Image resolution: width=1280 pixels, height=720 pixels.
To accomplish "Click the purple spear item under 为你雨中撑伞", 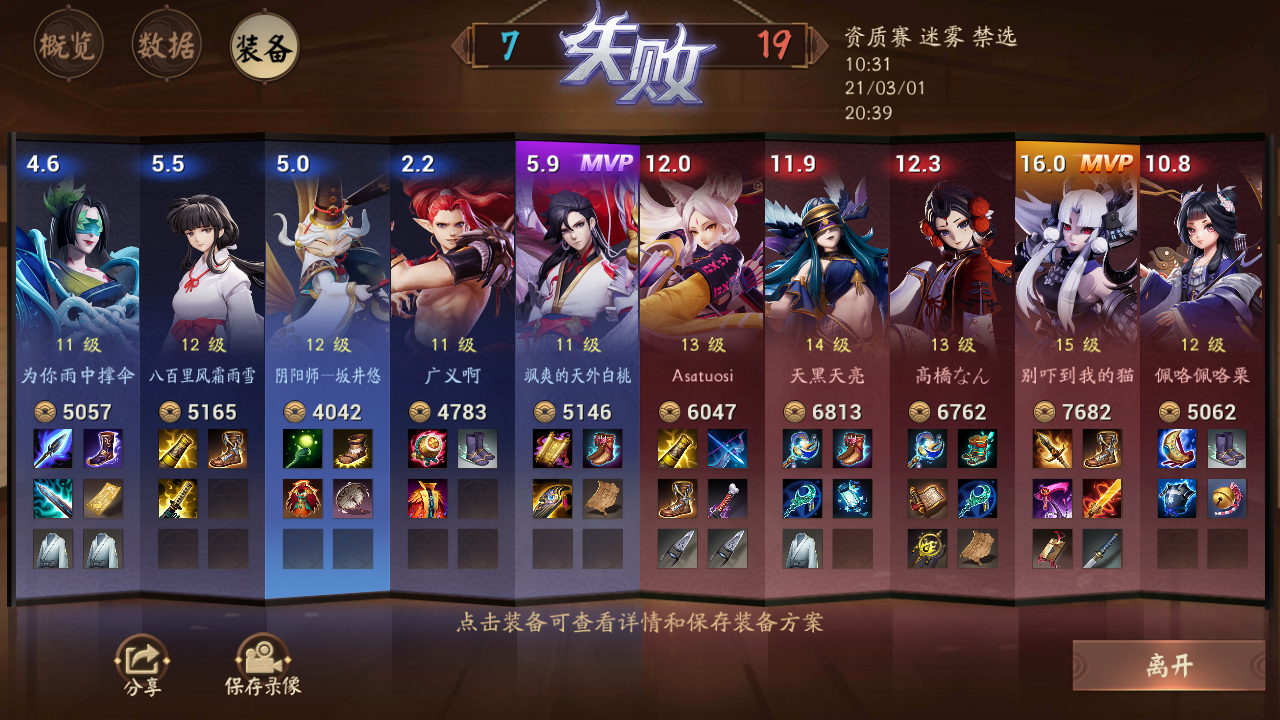I will pos(54,450).
